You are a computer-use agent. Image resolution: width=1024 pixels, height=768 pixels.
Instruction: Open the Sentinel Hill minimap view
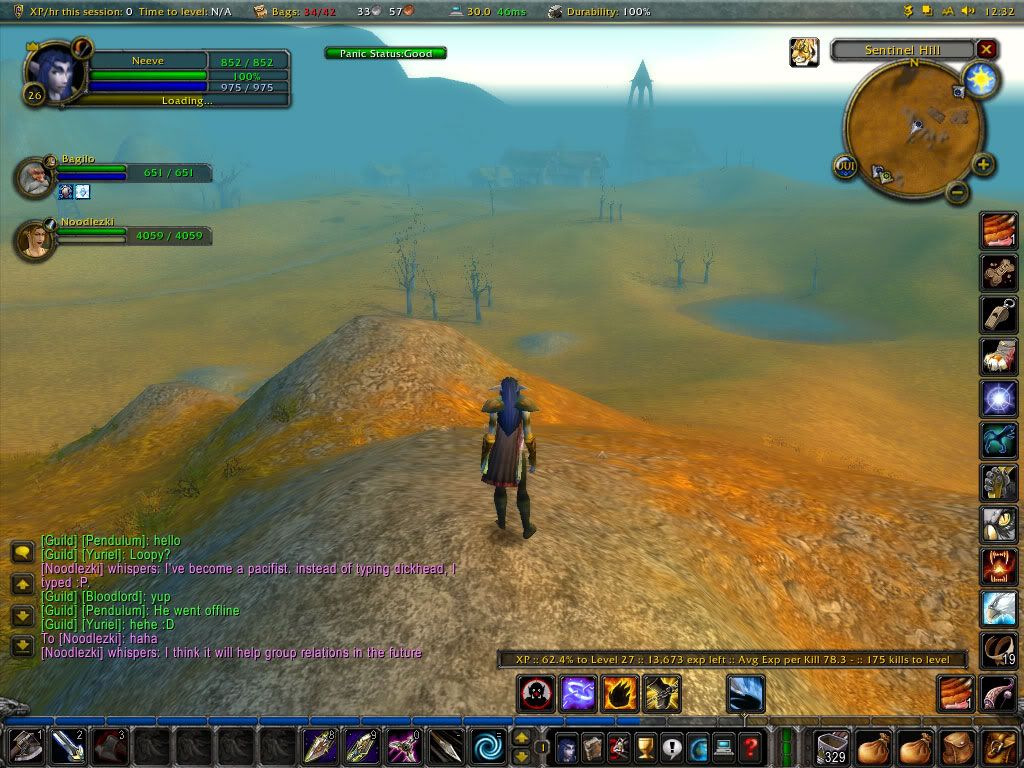pyautogui.click(x=901, y=50)
